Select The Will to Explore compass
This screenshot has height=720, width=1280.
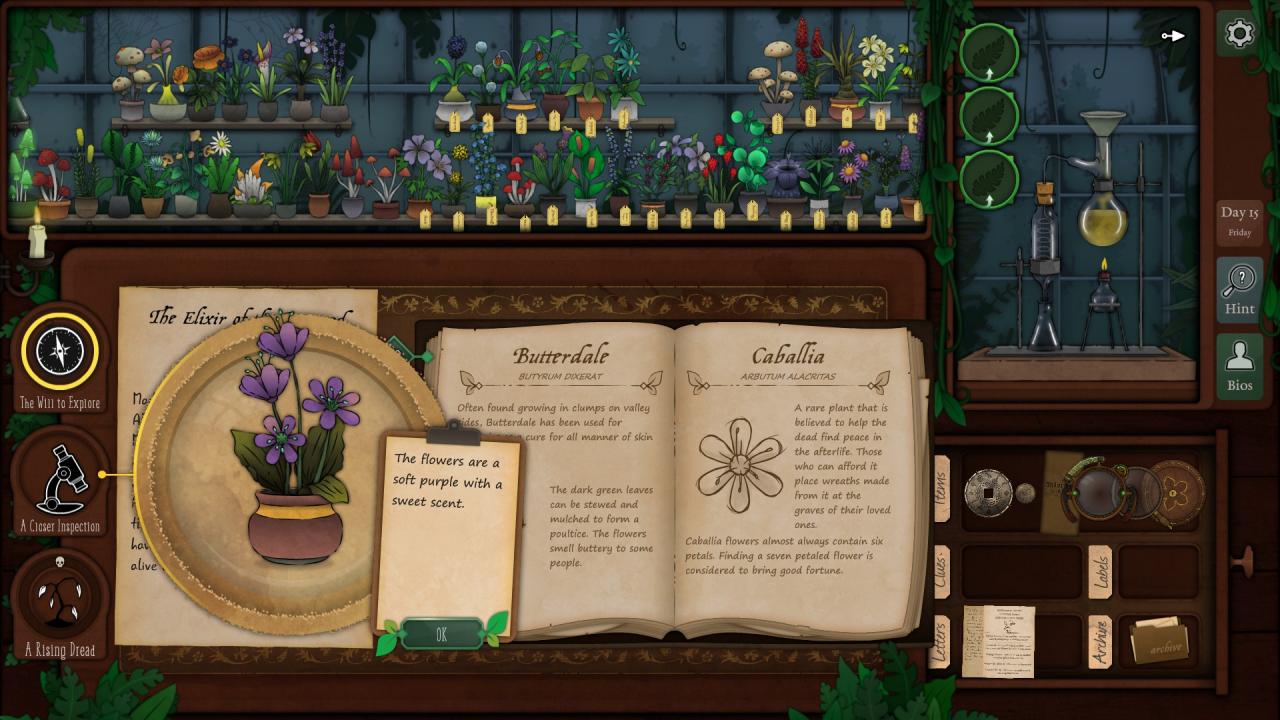coord(60,352)
